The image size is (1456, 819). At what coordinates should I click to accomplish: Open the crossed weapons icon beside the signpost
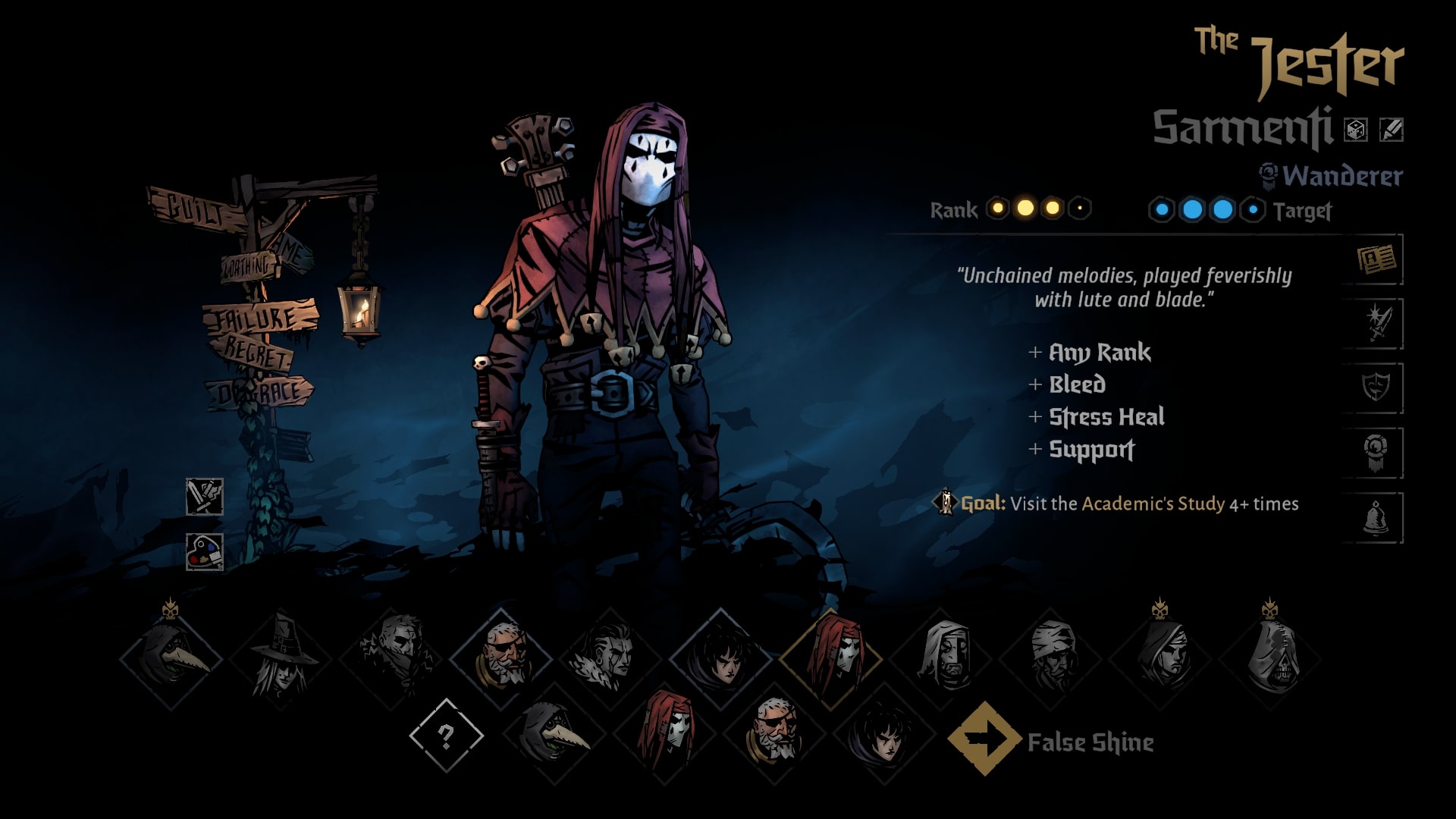pos(205,497)
